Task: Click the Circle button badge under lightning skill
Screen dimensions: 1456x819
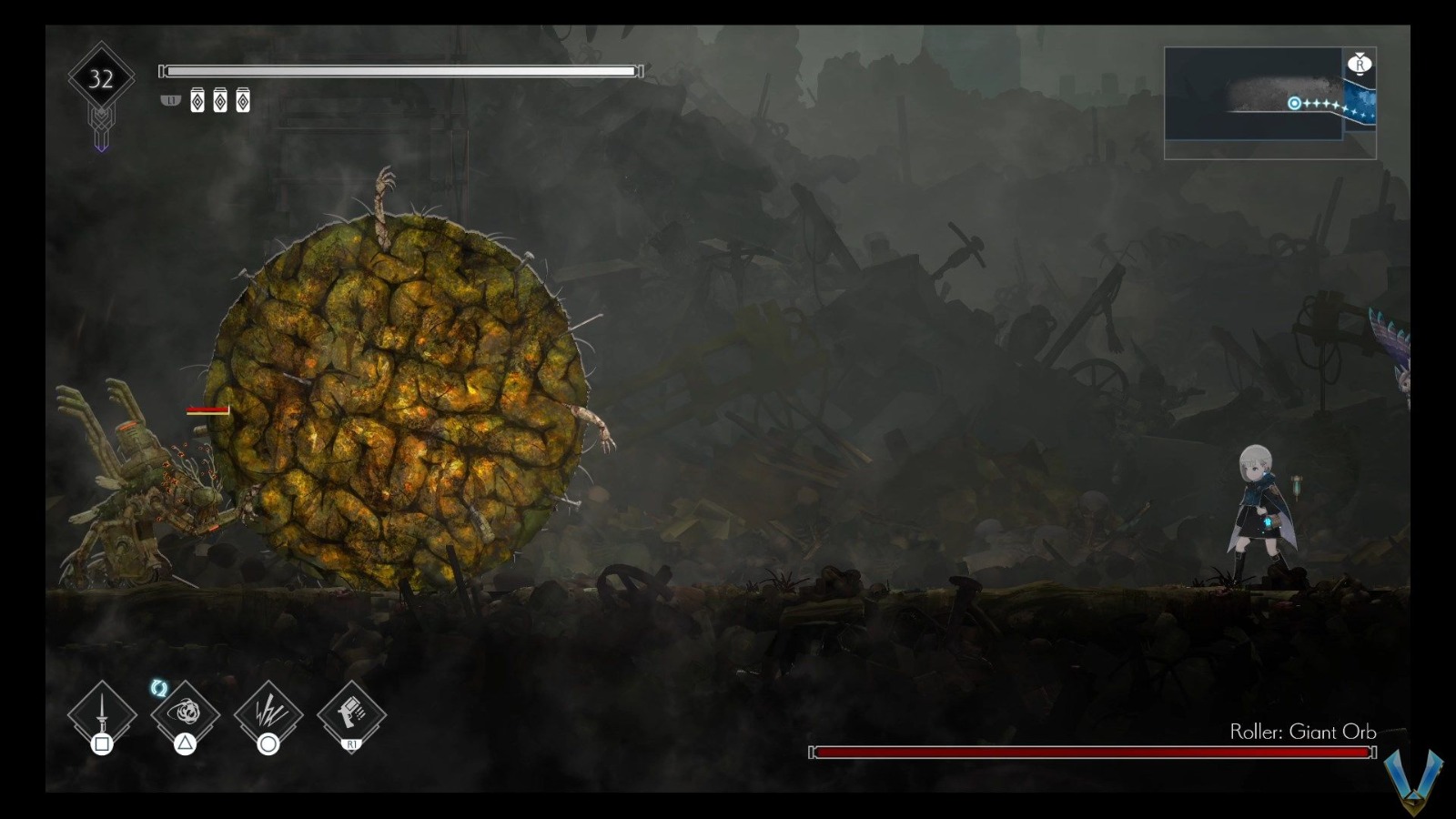Action: pyautogui.click(x=269, y=743)
